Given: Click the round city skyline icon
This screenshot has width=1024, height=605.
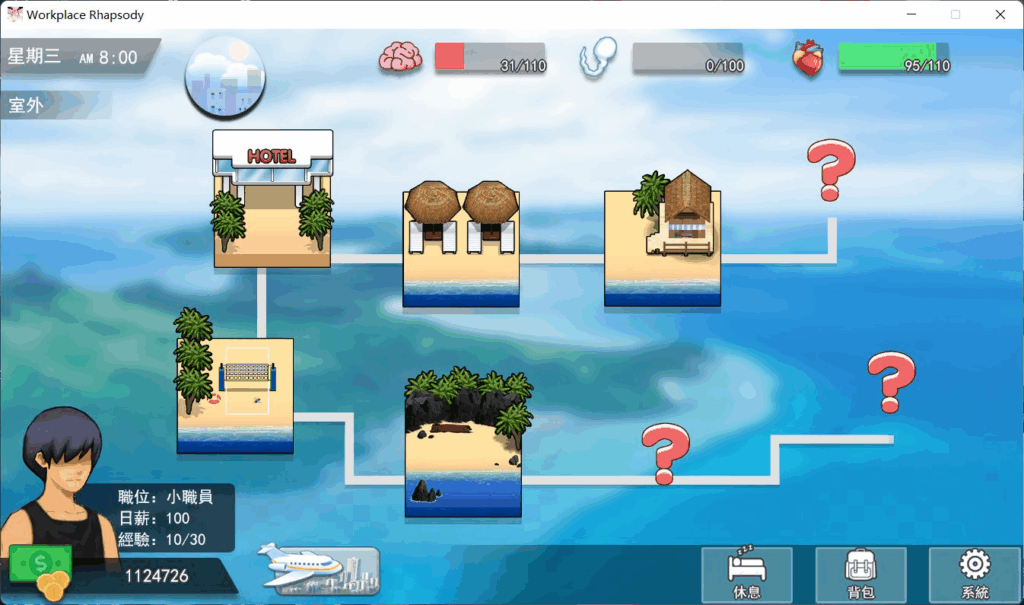Looking at the screenshot, I should (x=225, y=77).
